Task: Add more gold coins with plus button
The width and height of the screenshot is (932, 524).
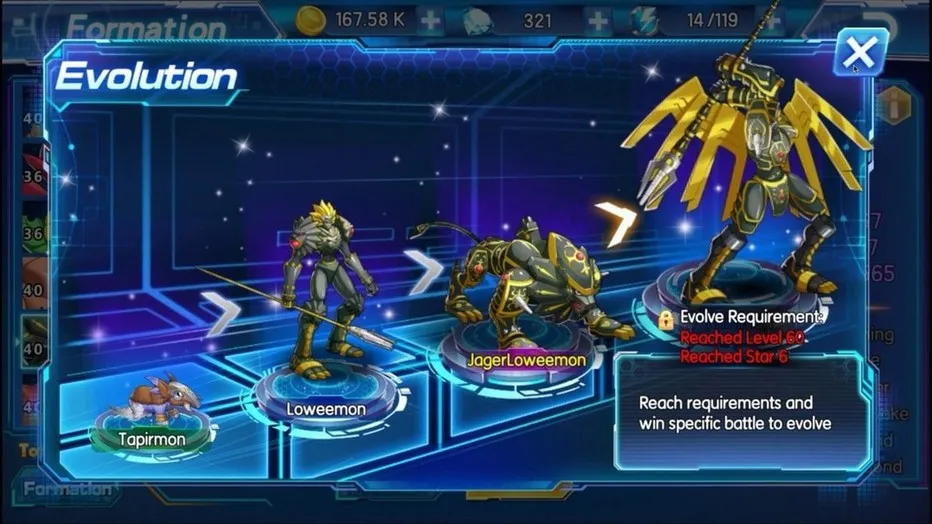Action: click(x=430, y=19)
